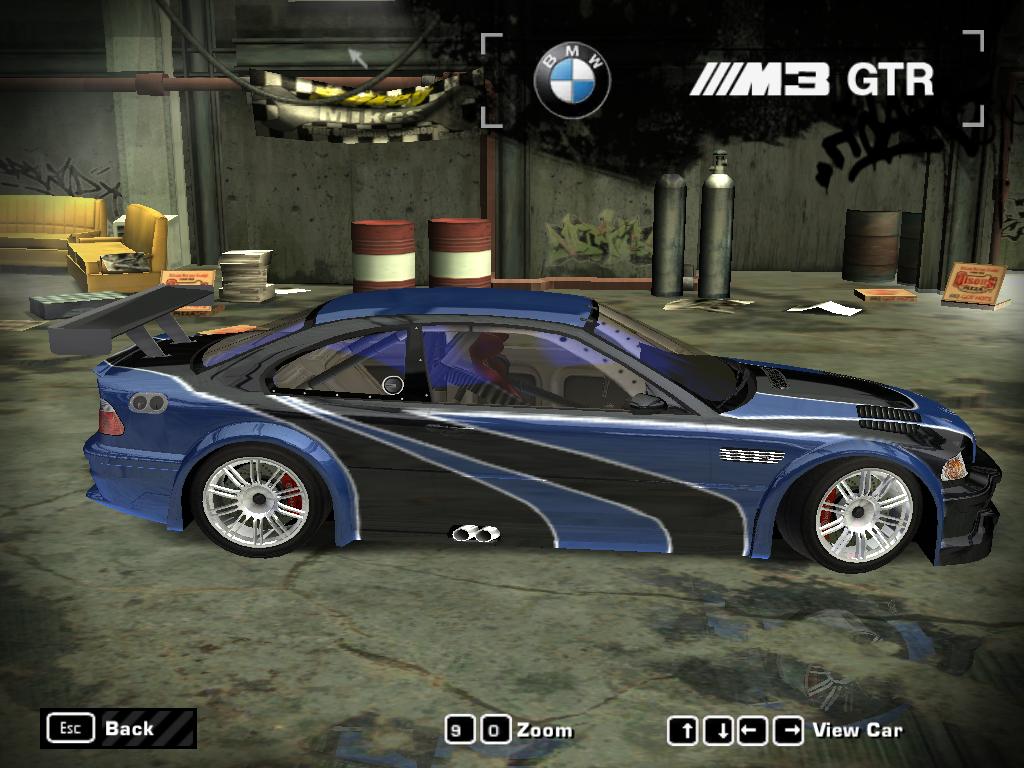Go back using the Back button
This screenshot has width=1024, height=768.
point(117,728)
